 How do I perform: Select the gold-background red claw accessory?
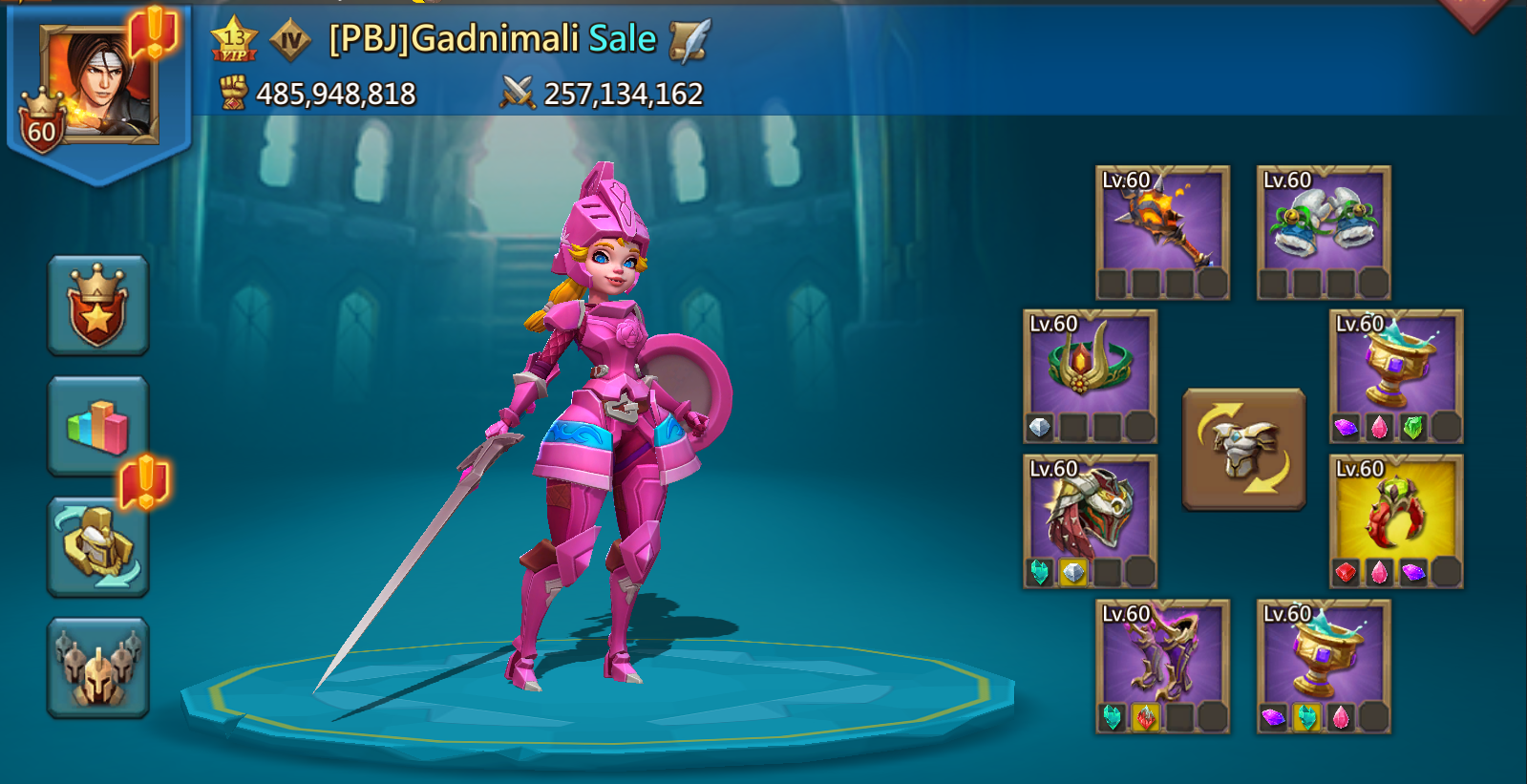coord(1396,520)
